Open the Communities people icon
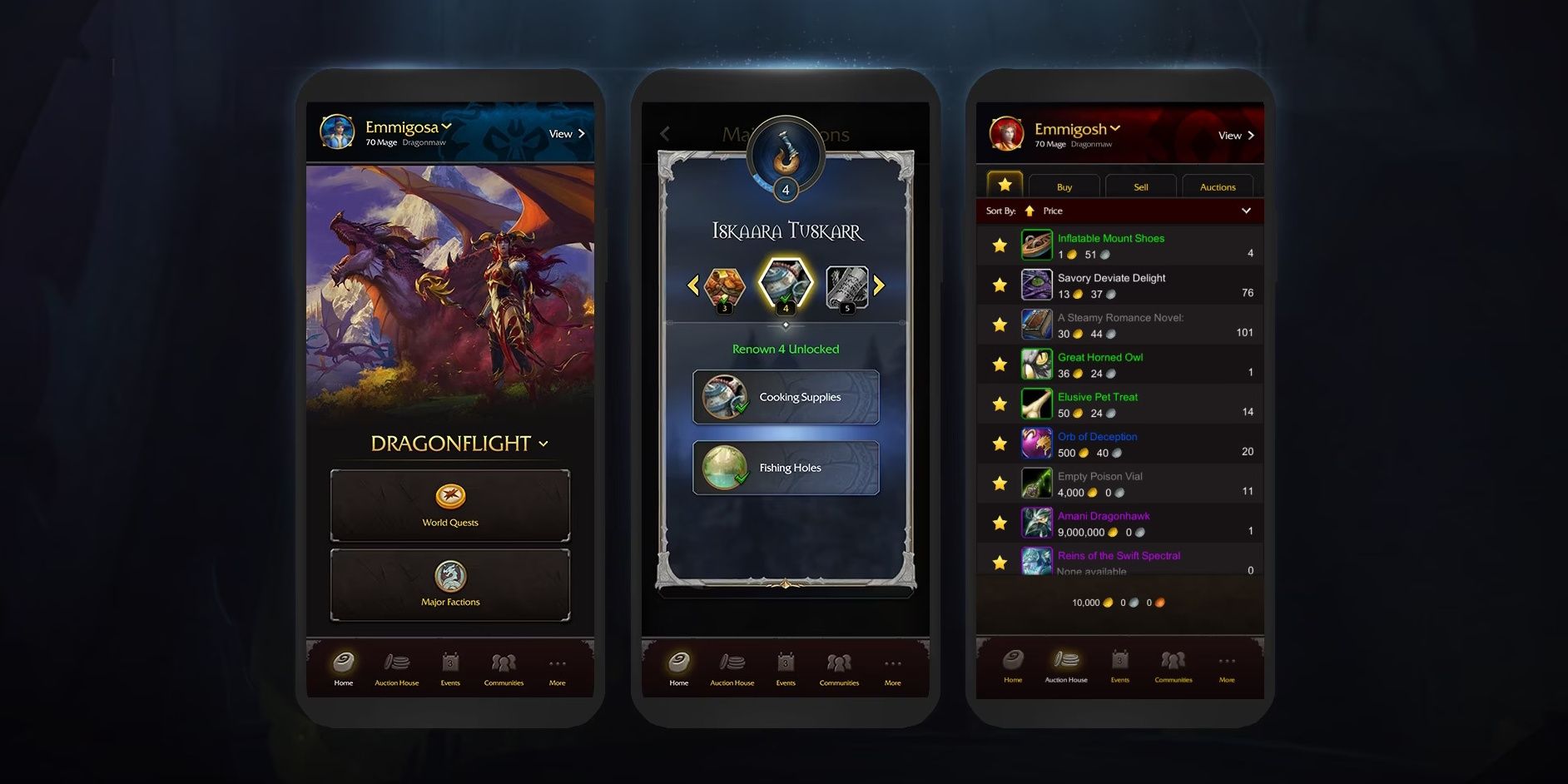Image resolution: width=1568 pixels, height=784 pixels. 504,663
